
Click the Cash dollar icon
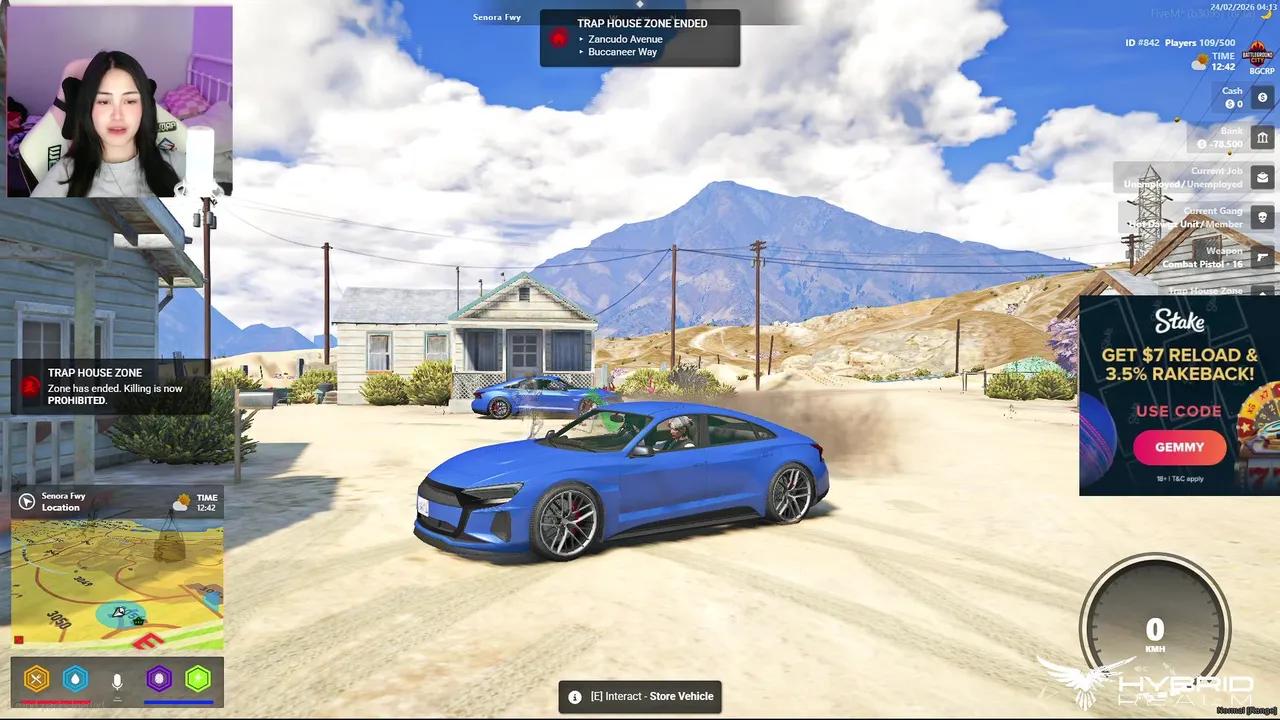point(1262,98)
